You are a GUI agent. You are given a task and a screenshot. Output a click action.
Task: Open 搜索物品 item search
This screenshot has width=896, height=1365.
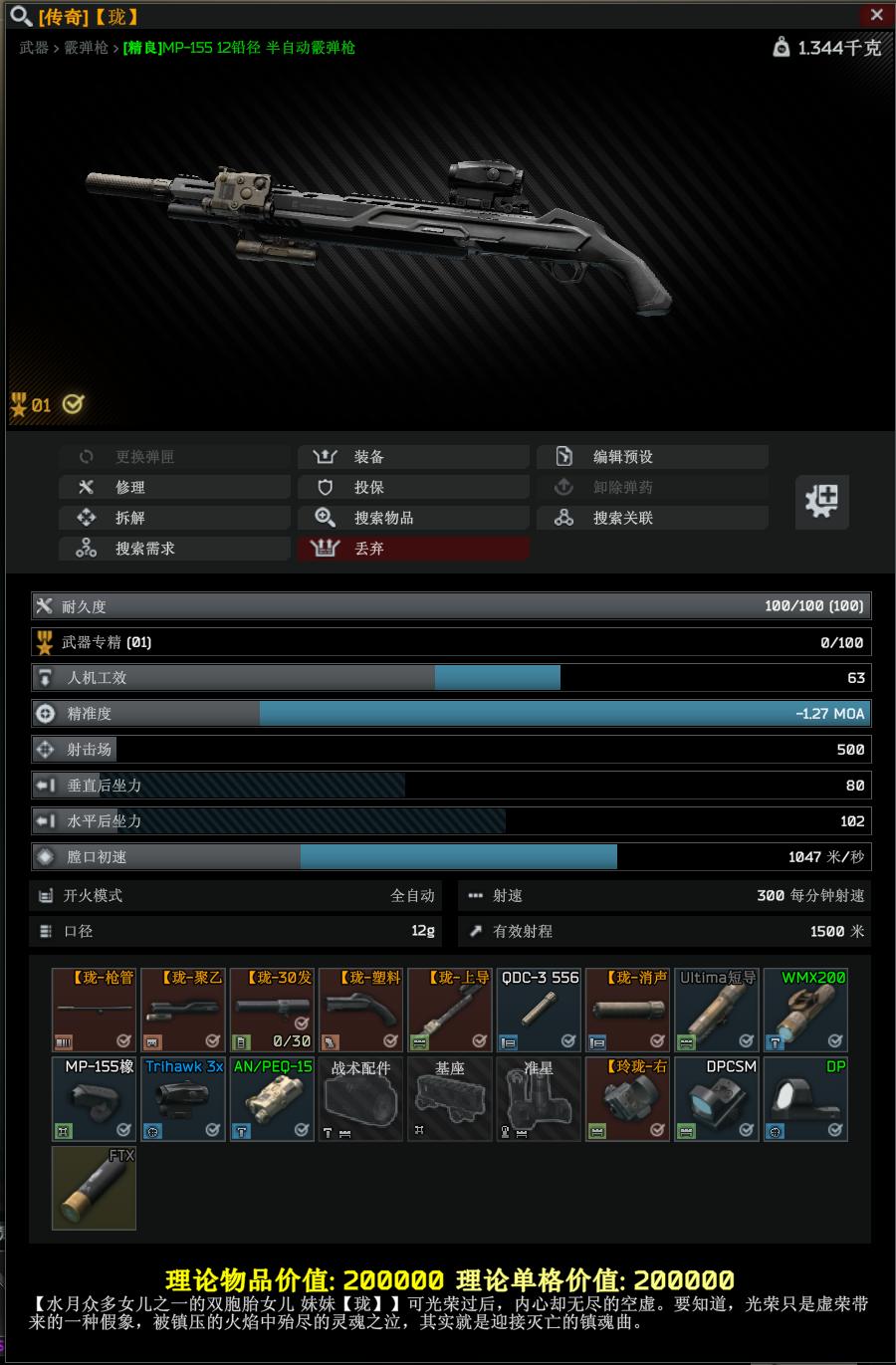point(413,518)
